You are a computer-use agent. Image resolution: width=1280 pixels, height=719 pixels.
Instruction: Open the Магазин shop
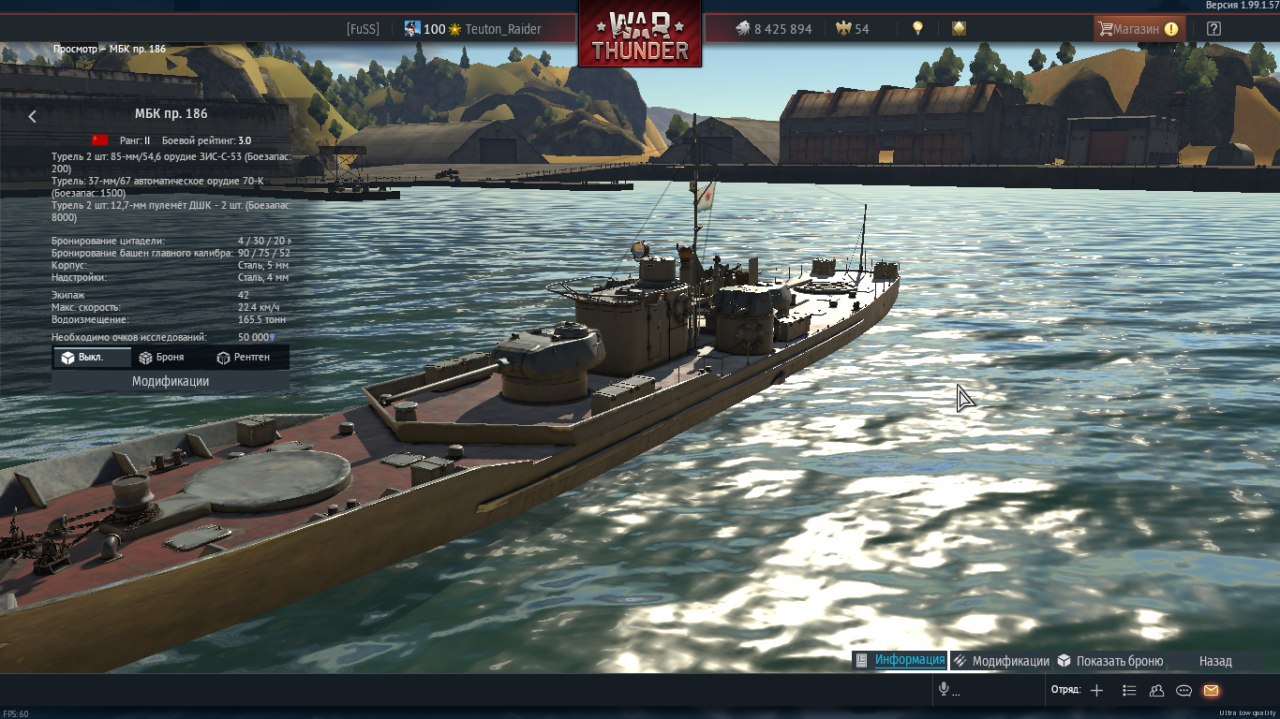(x=1138, y=29)
